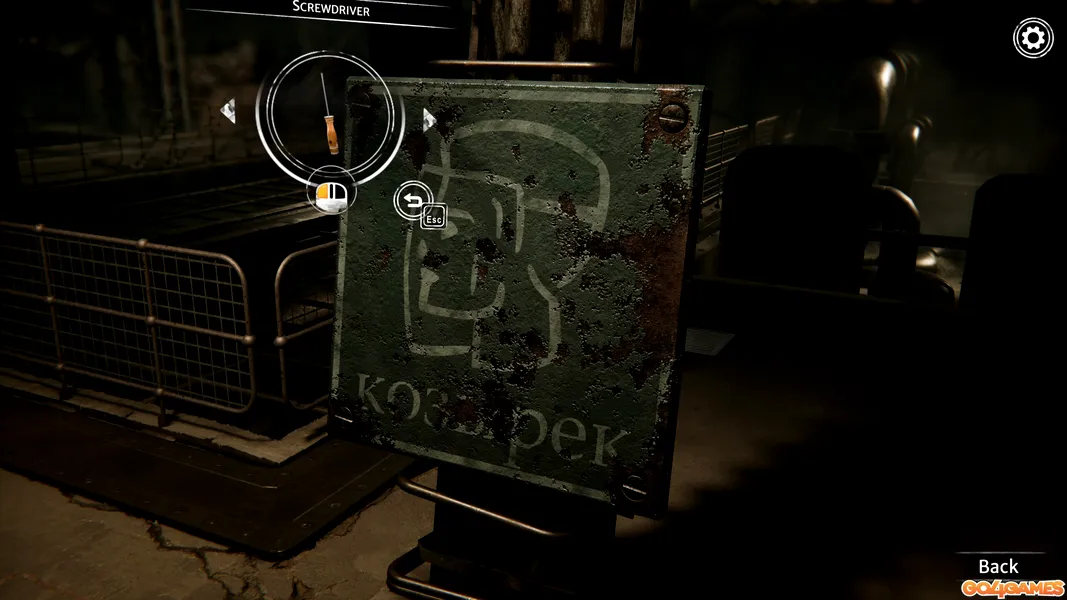Cycle to the next inventory item
The height and width of the screenshot is (600, 1067).
(428, 120)
